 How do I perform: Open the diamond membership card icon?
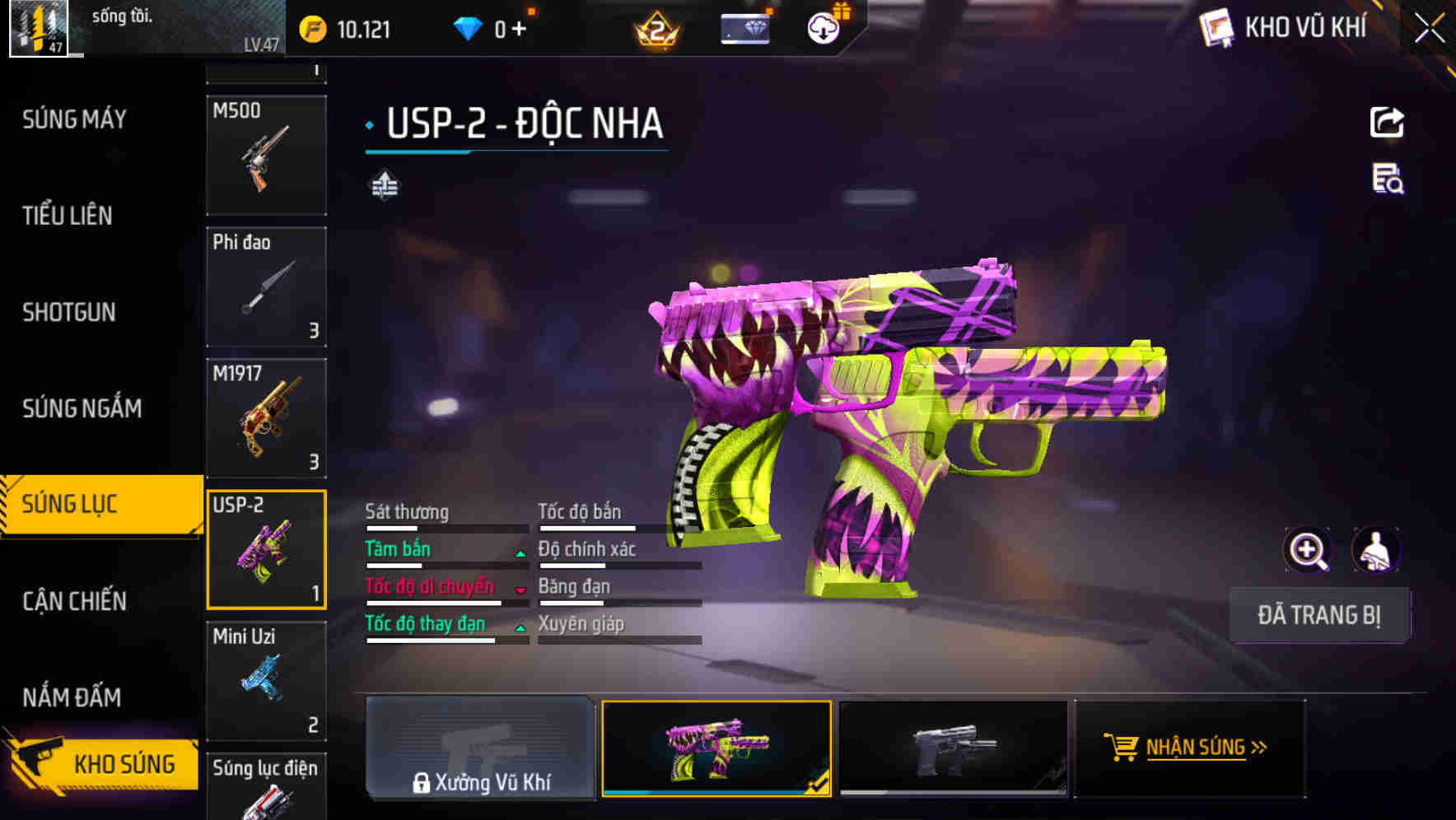point(743,27)
